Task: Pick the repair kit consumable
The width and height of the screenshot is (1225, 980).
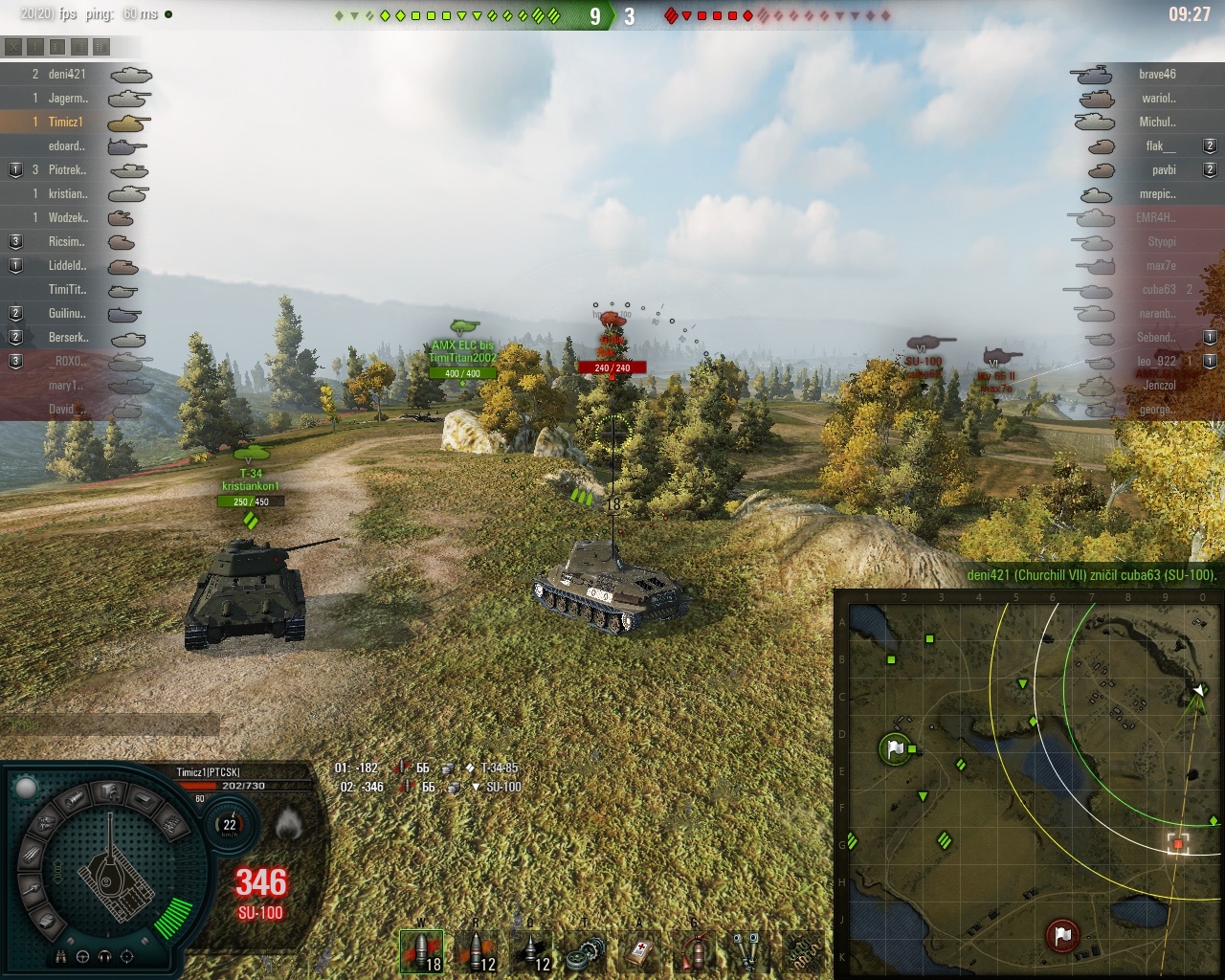Action: [585, 951]
